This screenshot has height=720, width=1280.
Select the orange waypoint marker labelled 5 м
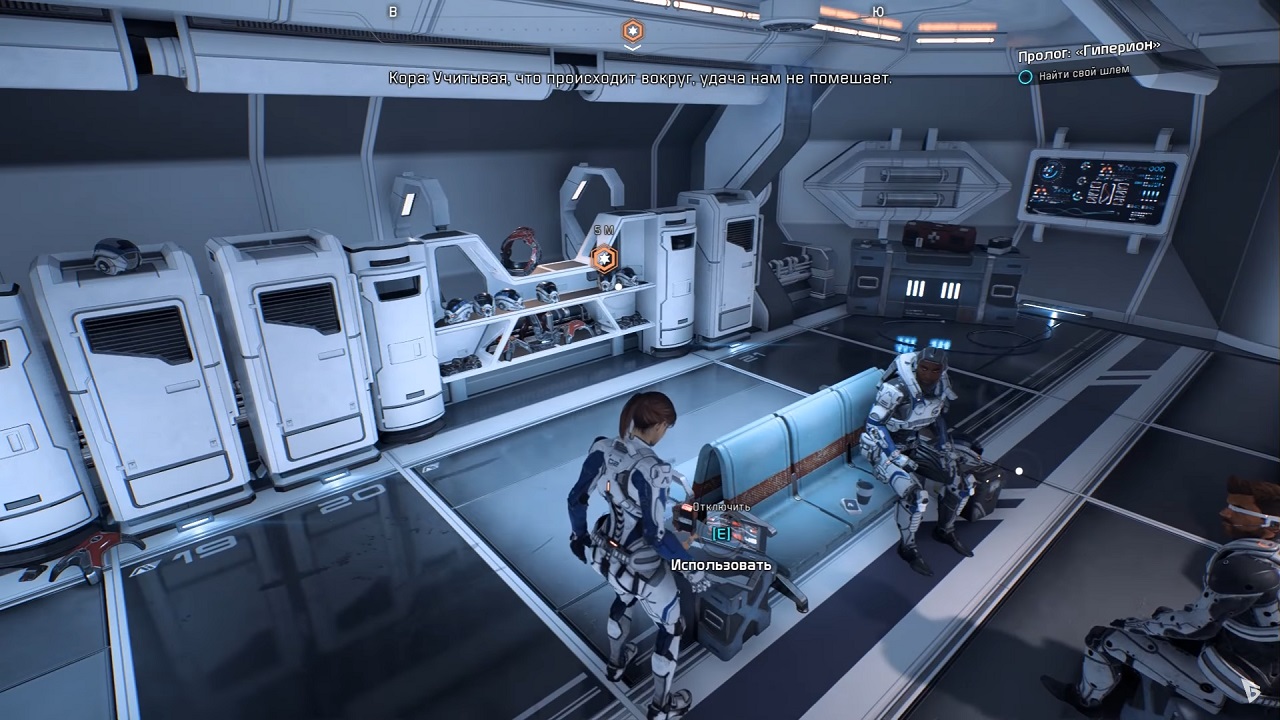[603, 259]
